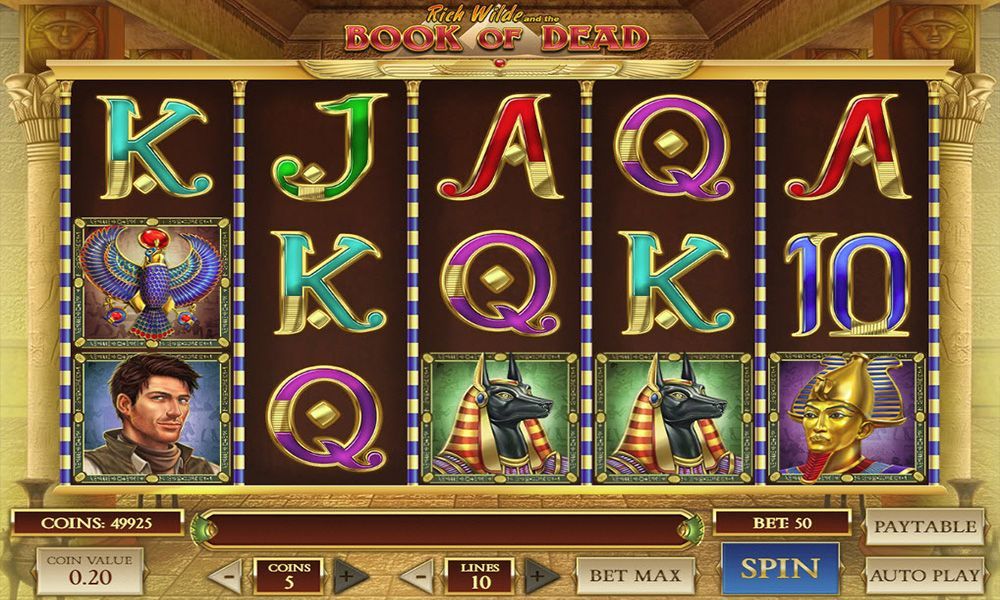Reduce the number of lines
Screen dimensions: 1000x600
[x=419, y=576]
